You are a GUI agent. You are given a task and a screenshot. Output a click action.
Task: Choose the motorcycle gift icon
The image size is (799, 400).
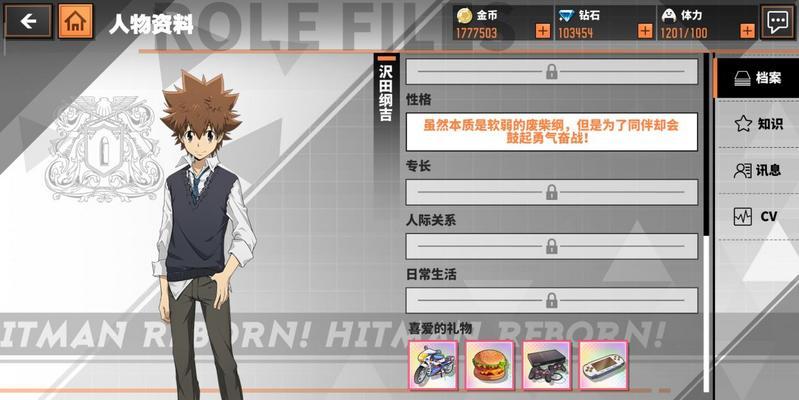pyautogui.click(x=432, y=365)
